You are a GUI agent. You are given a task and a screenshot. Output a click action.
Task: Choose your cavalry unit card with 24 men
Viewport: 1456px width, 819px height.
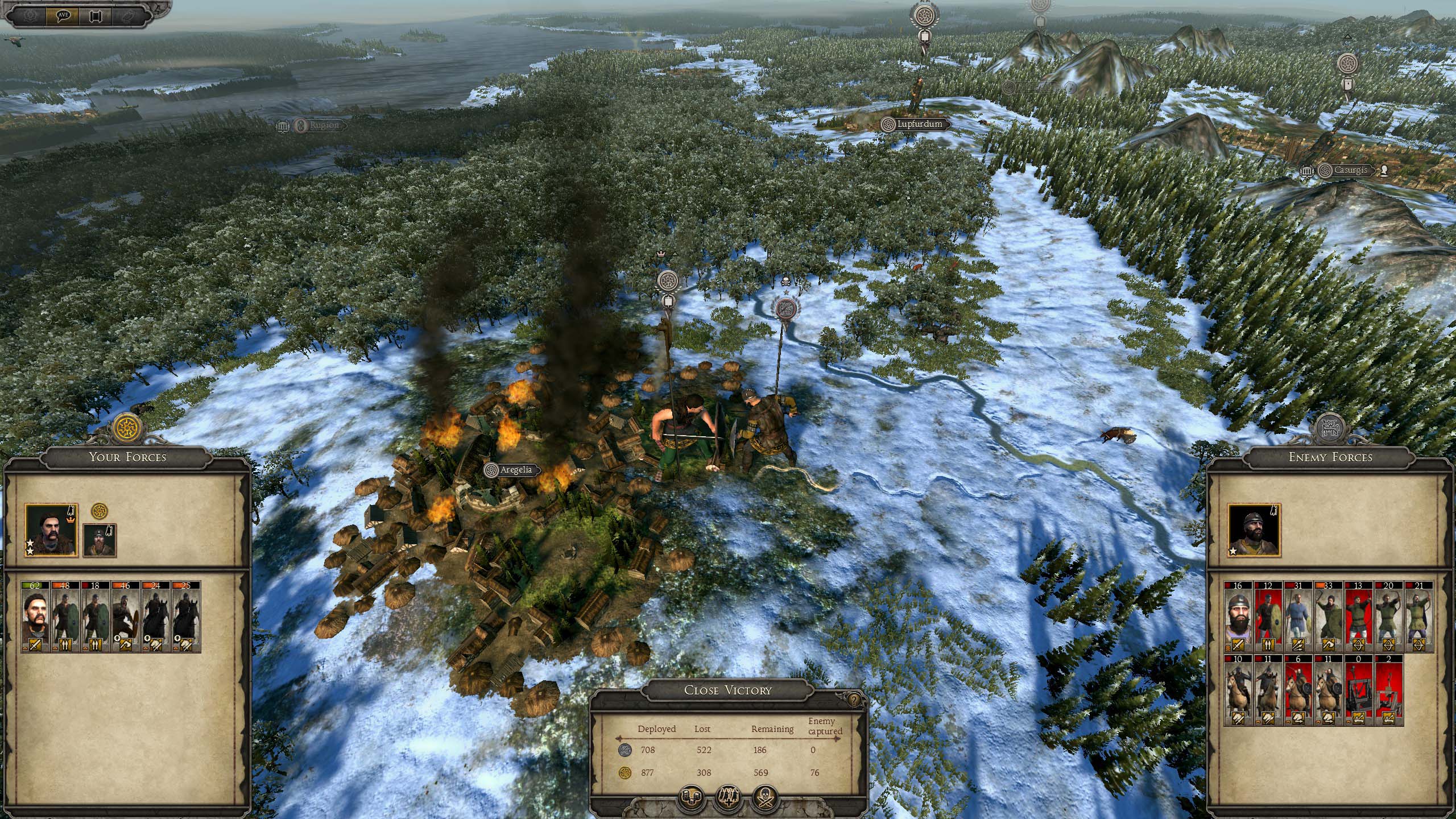pos(156,617)
